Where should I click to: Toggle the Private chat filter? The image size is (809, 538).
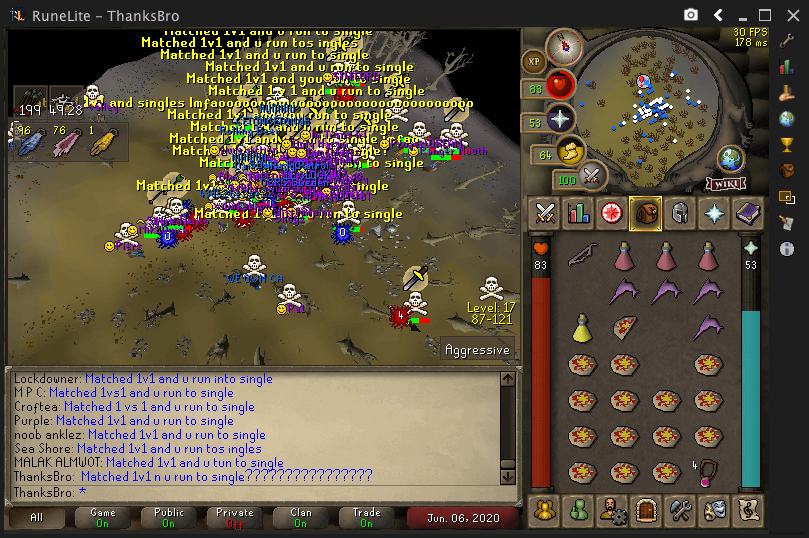[236, 518]
